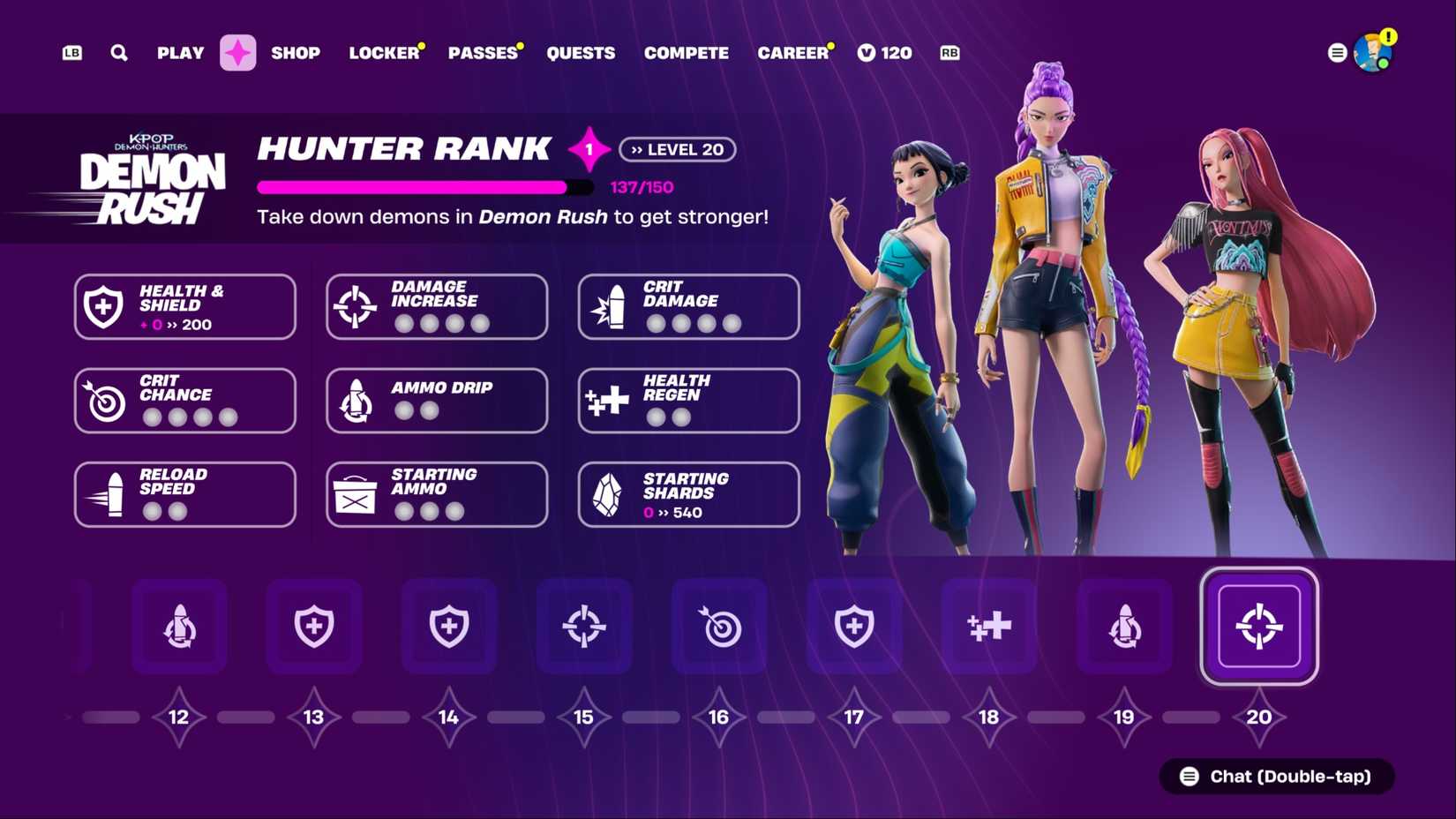Click the Health Regen crosses icon
This screenshot has width=1456, height=819.
609,399
